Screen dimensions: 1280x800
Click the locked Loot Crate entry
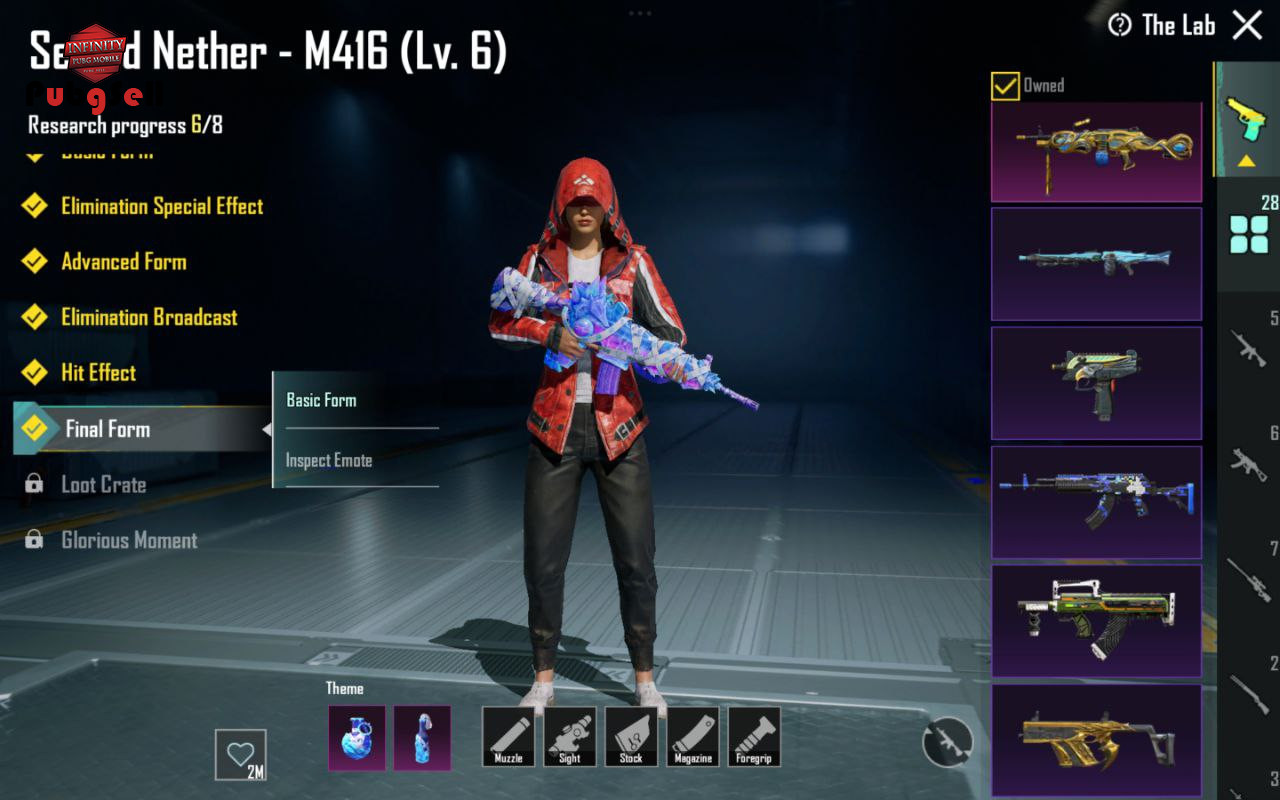point(103,485)
